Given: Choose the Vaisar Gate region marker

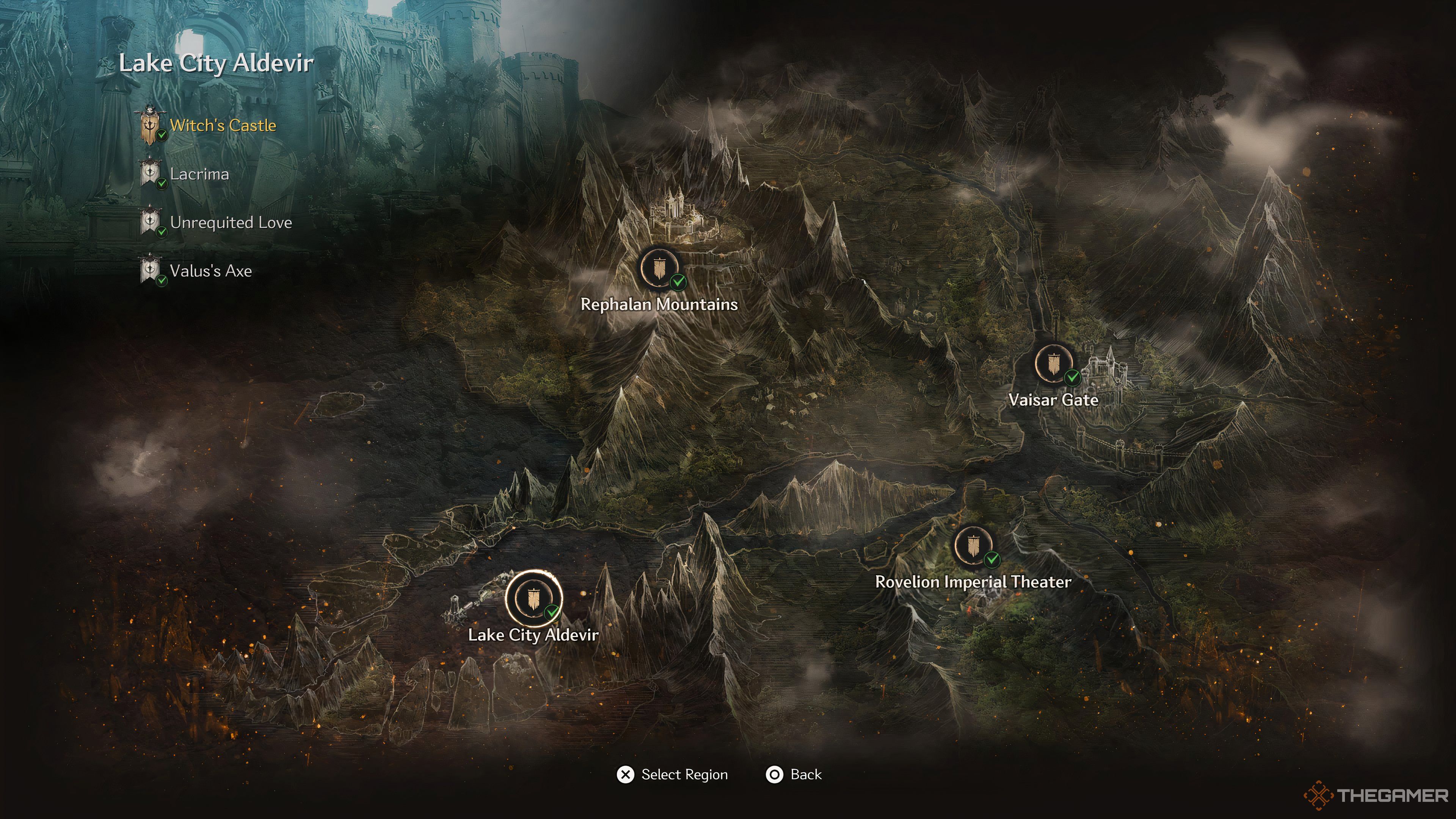Looking at the screenshot, I should 1053,364.
